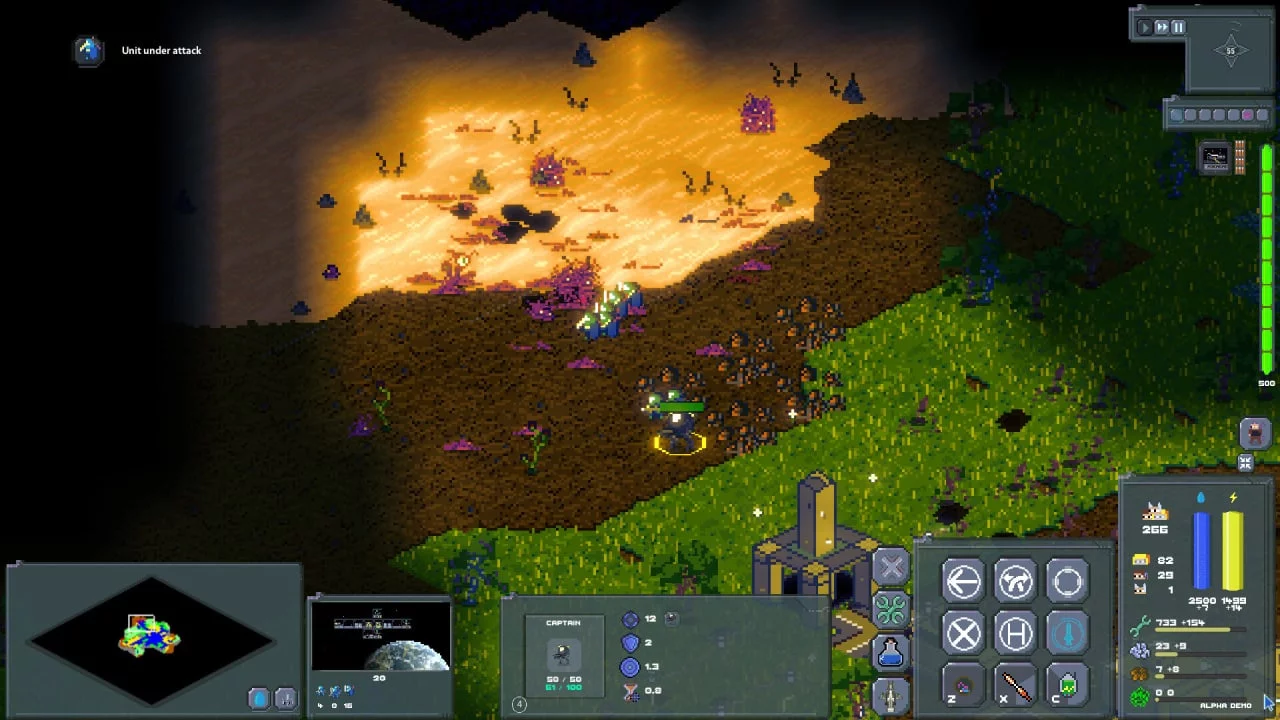Set normal play speed

coord(1145,28)
